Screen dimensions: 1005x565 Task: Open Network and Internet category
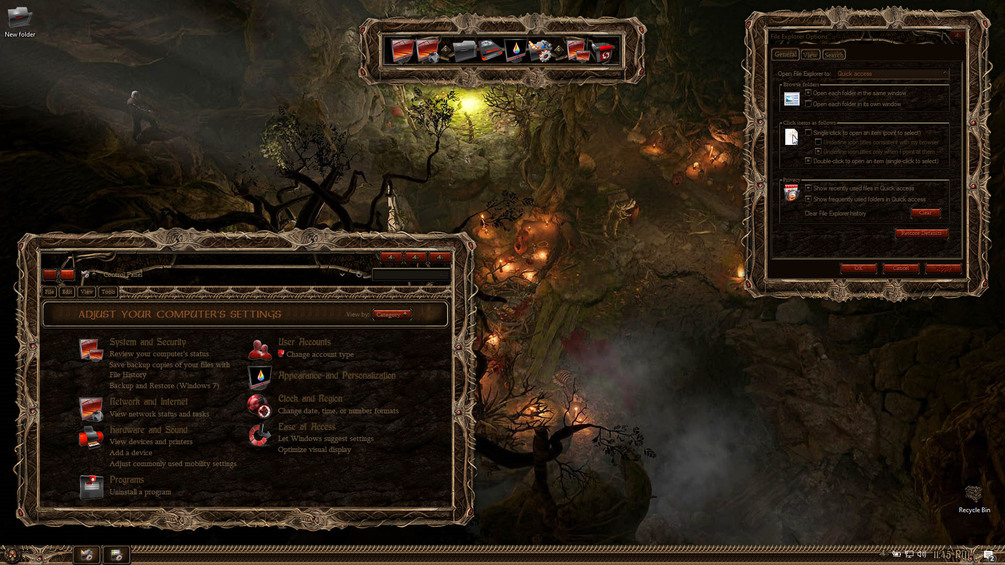tap(148, 402)
